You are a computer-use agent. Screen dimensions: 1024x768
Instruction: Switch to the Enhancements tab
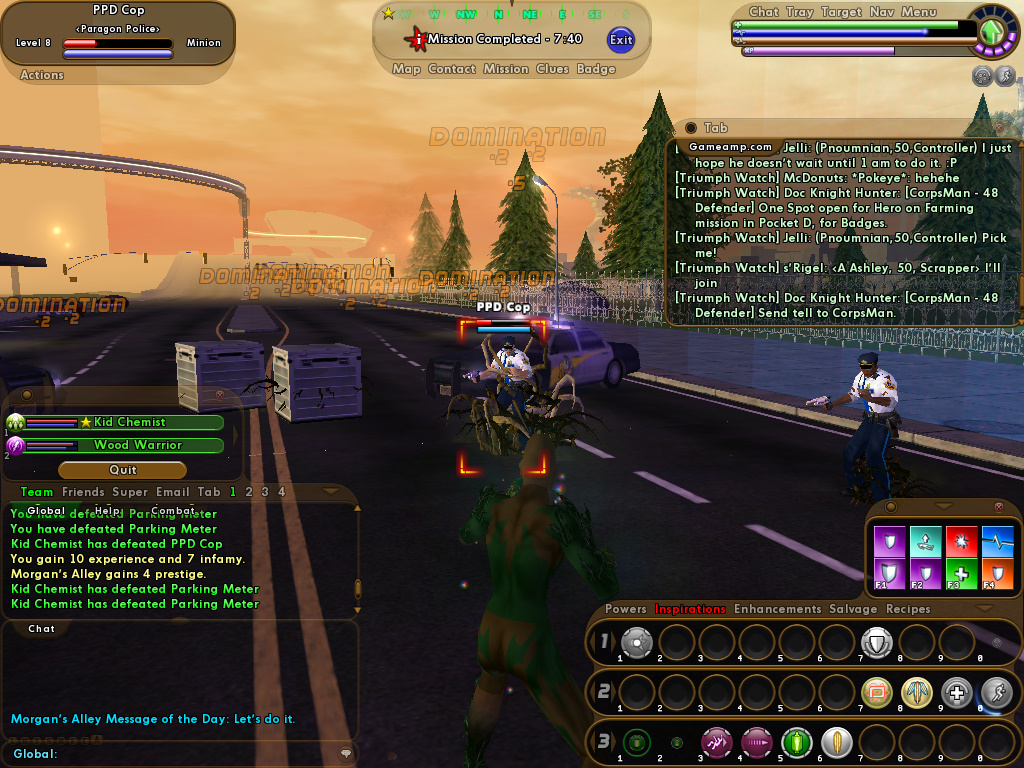(777, 609)
